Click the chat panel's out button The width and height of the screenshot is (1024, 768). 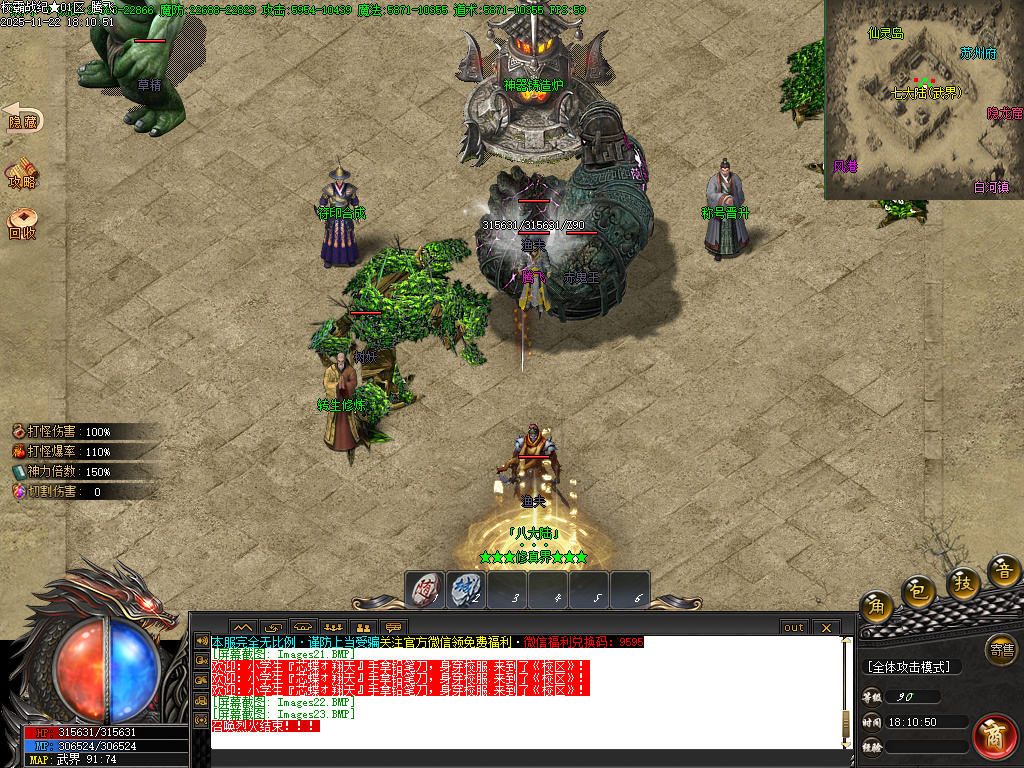(x=793, y=627)
